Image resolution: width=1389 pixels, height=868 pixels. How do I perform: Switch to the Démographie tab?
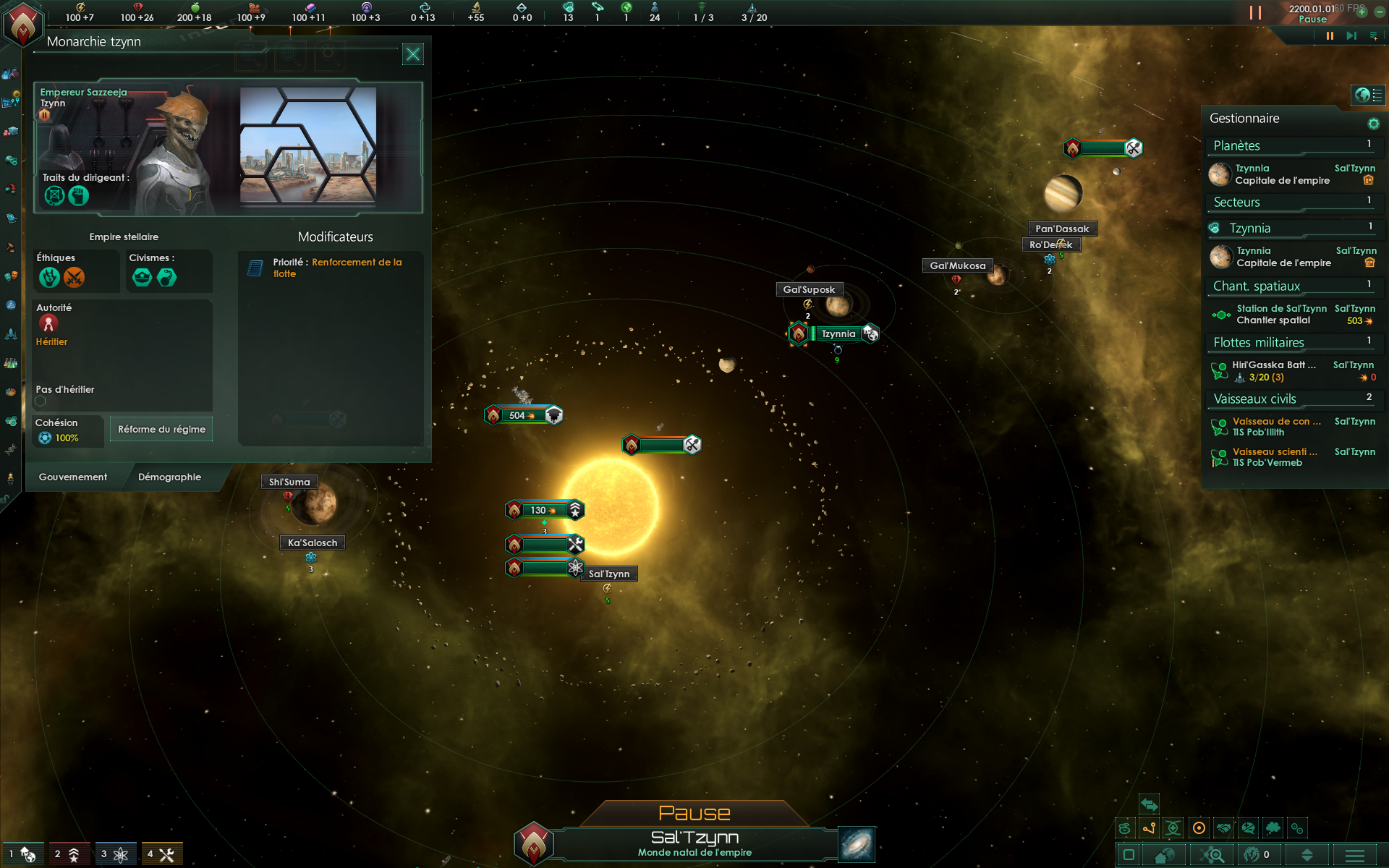pyautogui.click(x=169, y=477)
